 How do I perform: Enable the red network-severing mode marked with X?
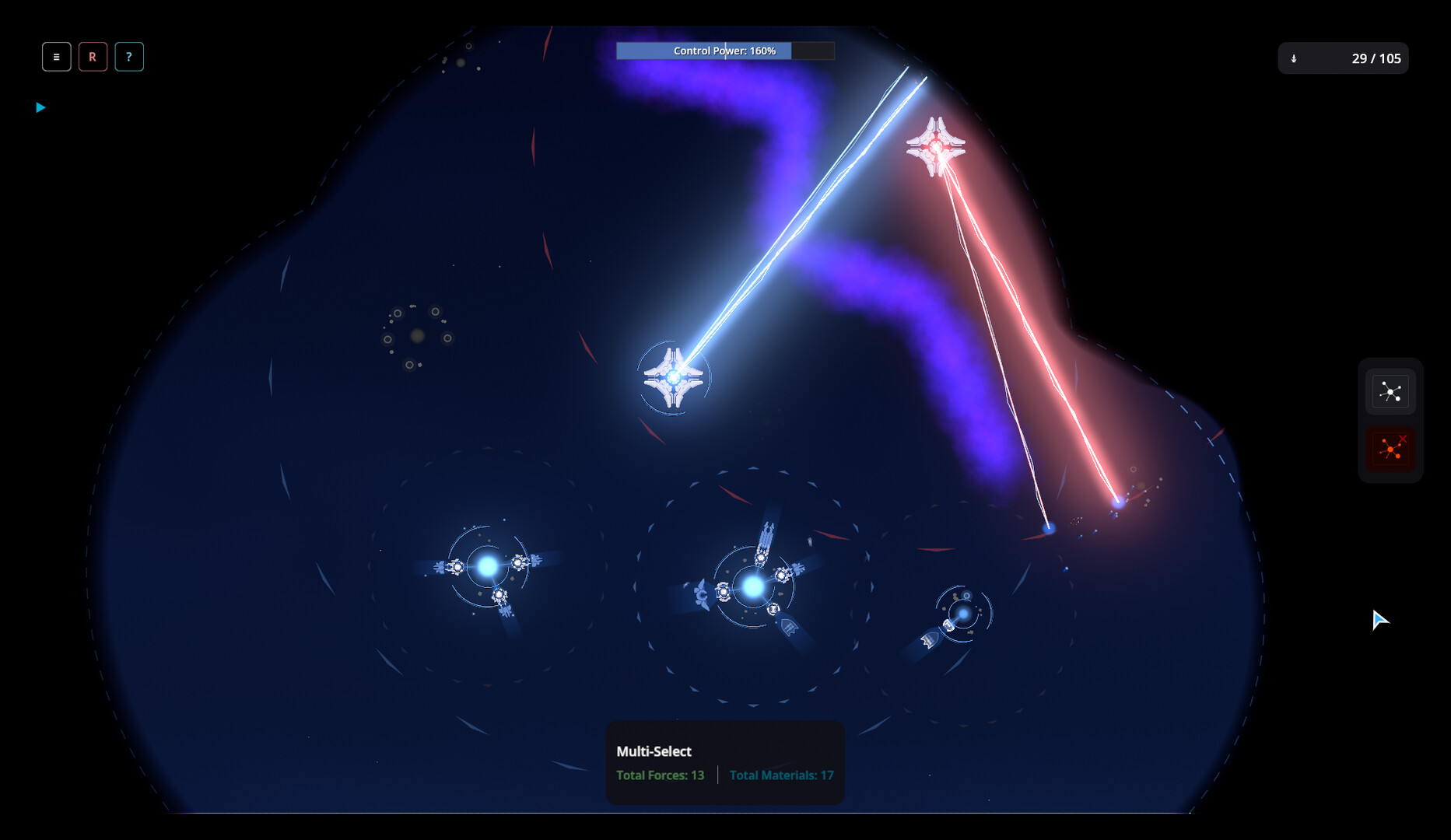pyautogui.click(x=1390, y=449)
